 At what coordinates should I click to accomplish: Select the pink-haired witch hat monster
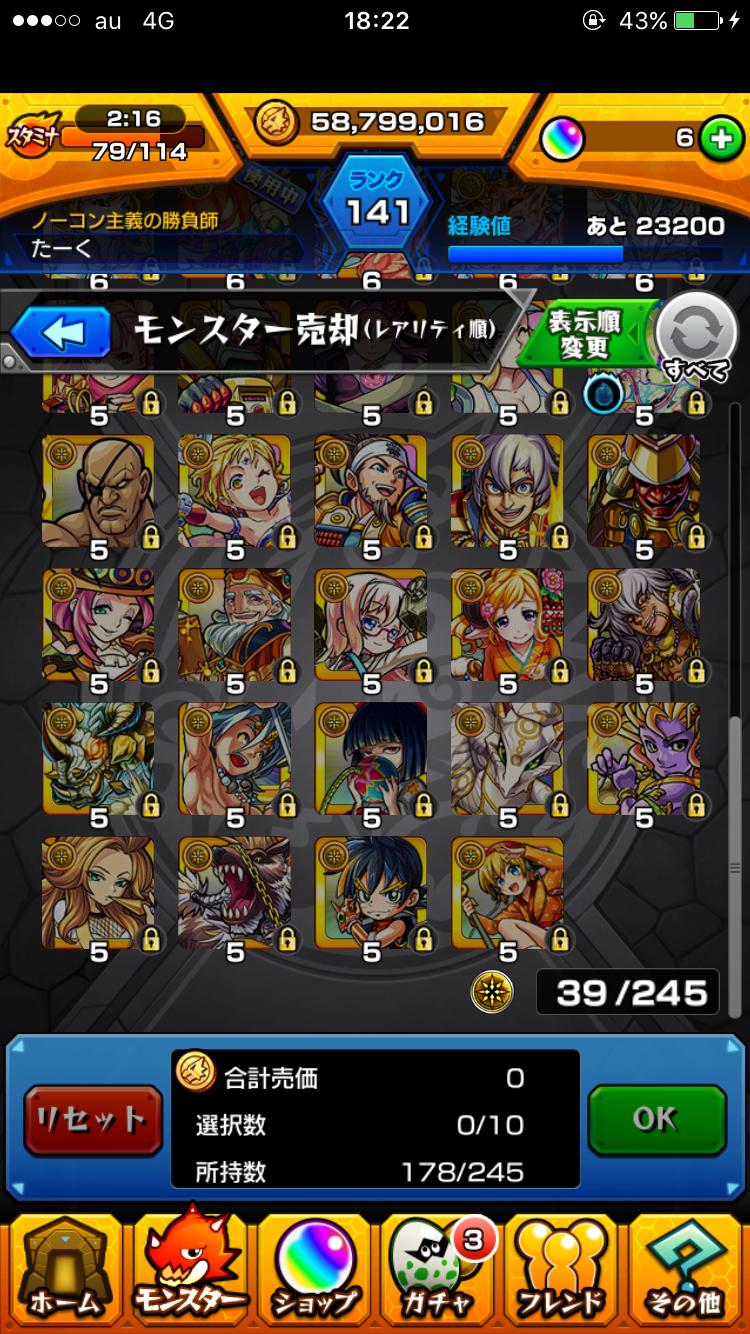[x=98, y=624]
